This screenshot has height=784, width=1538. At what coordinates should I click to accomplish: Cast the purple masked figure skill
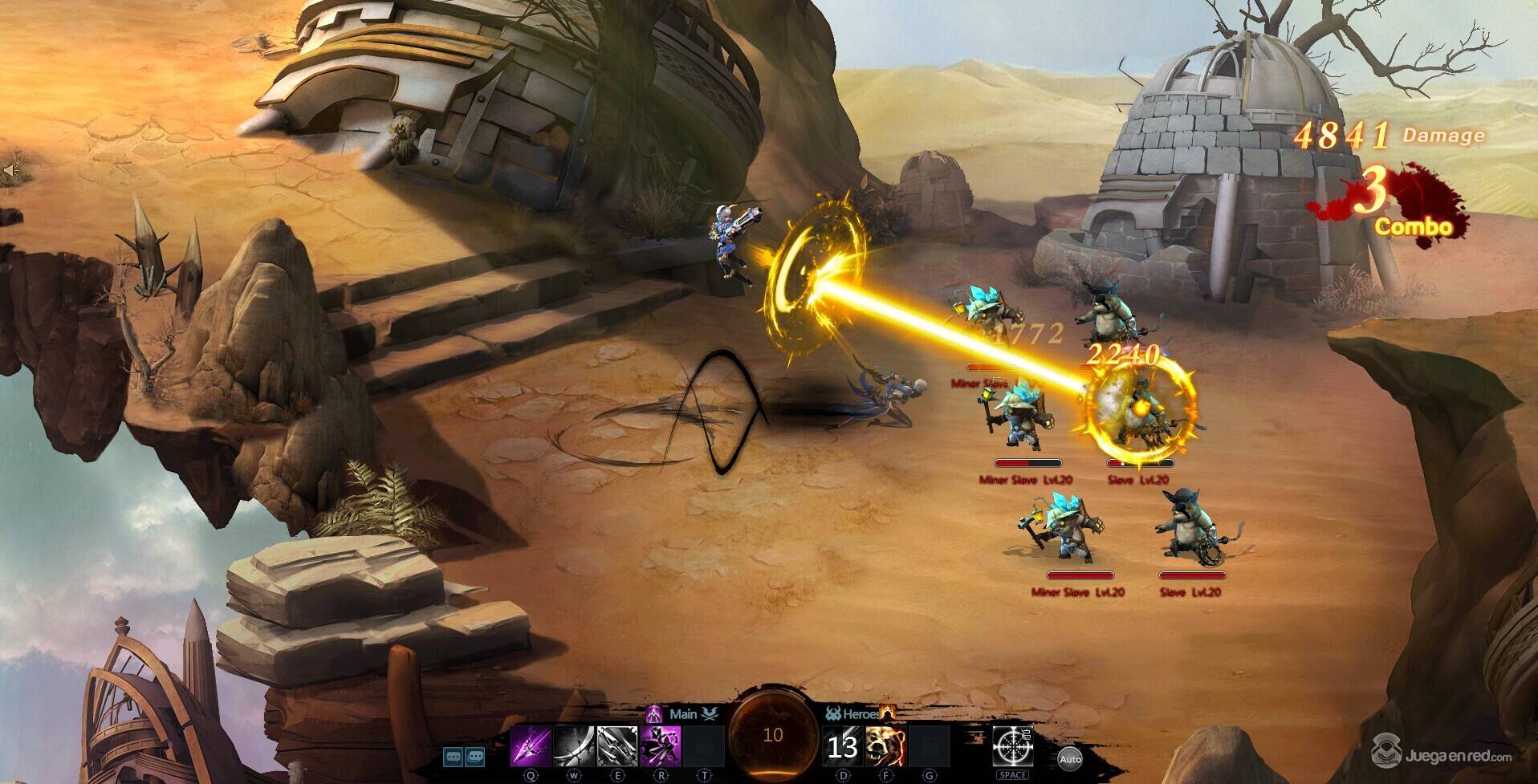661,746
